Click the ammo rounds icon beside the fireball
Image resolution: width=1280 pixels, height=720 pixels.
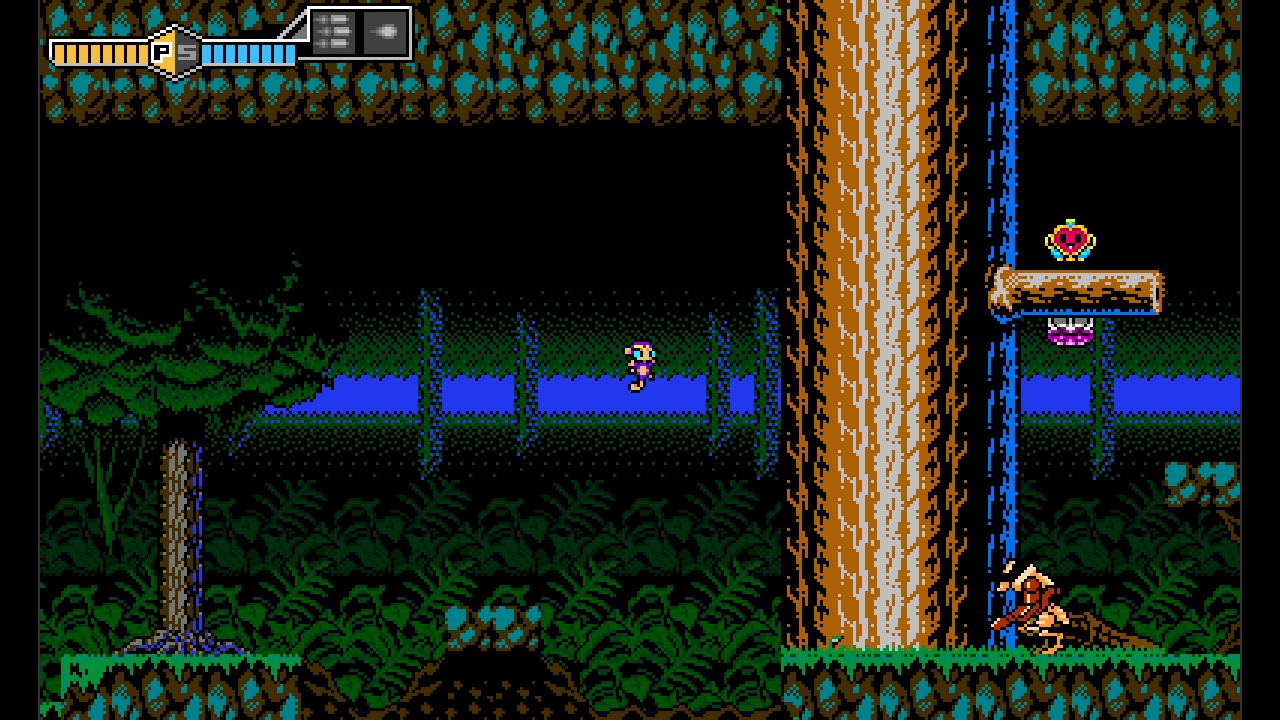pos(335,31)
